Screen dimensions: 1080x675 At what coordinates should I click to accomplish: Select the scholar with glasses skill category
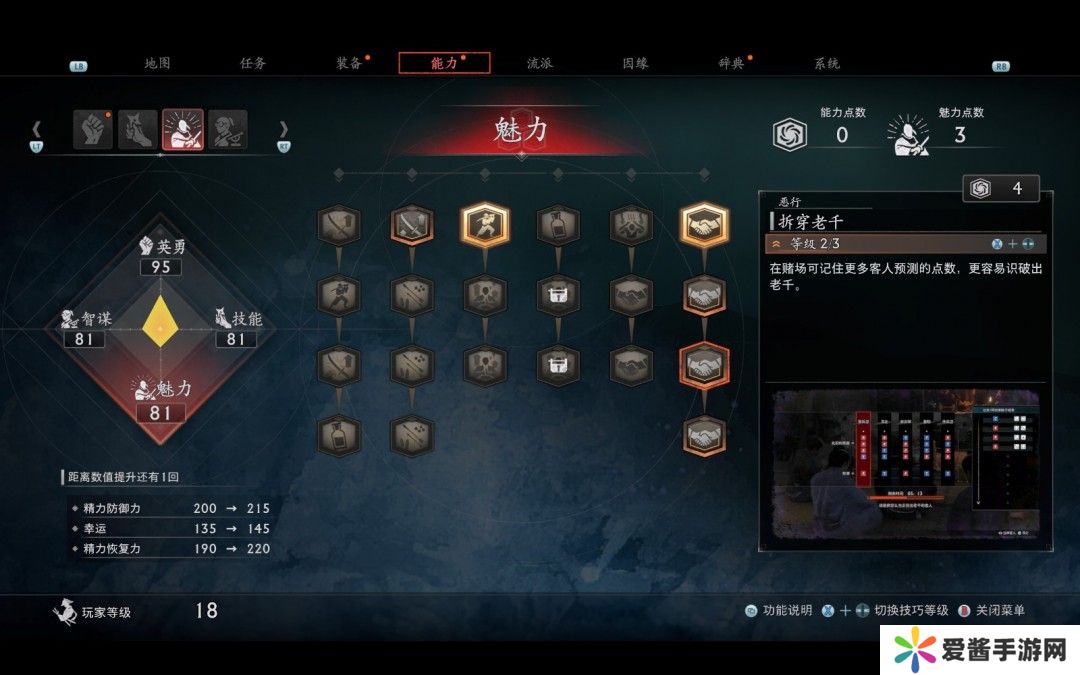(228, 130)
